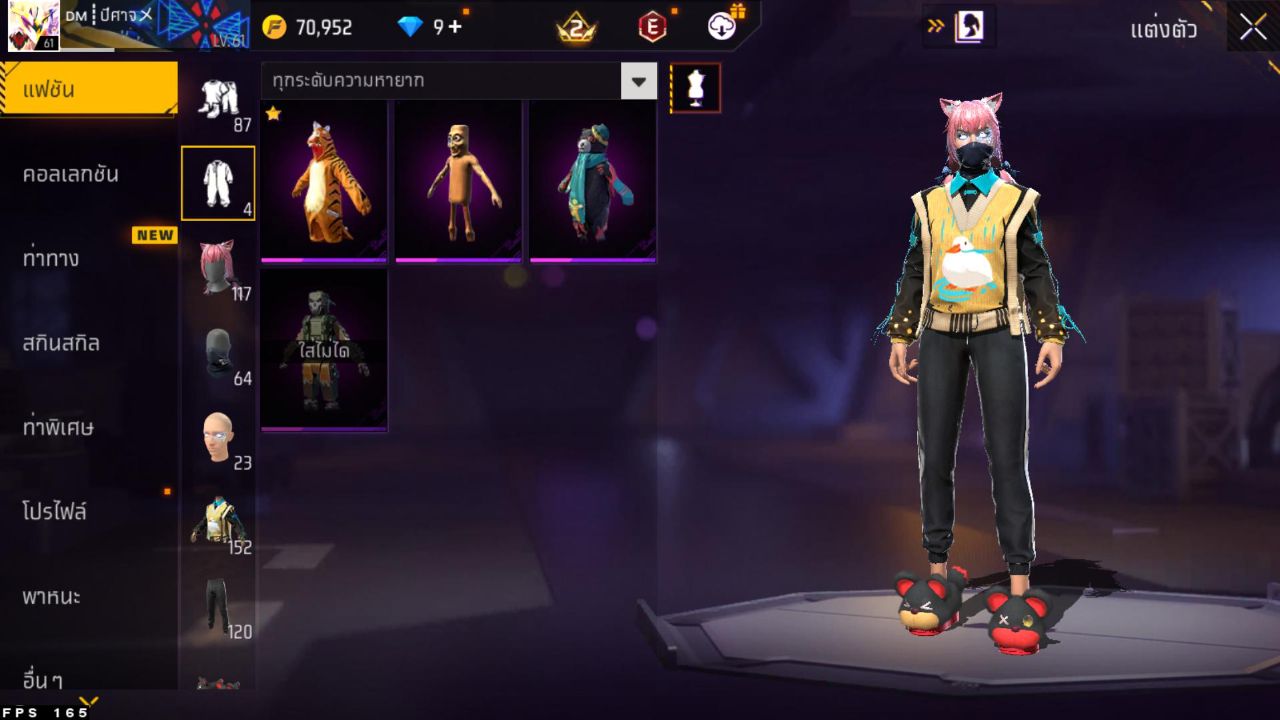
Task: Select the banana costume thumbnail
Action: coord(457,180)
